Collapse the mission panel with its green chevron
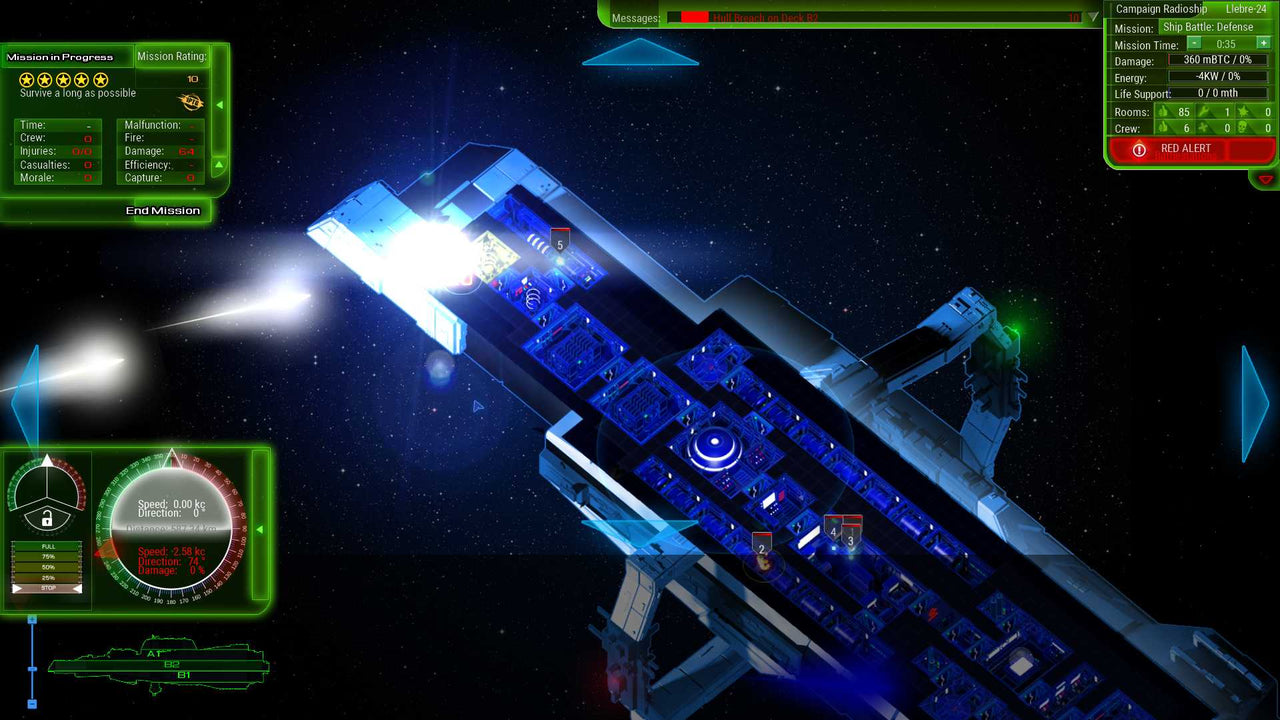Viewport: 1280px width, 720px height. pos(219,103)
